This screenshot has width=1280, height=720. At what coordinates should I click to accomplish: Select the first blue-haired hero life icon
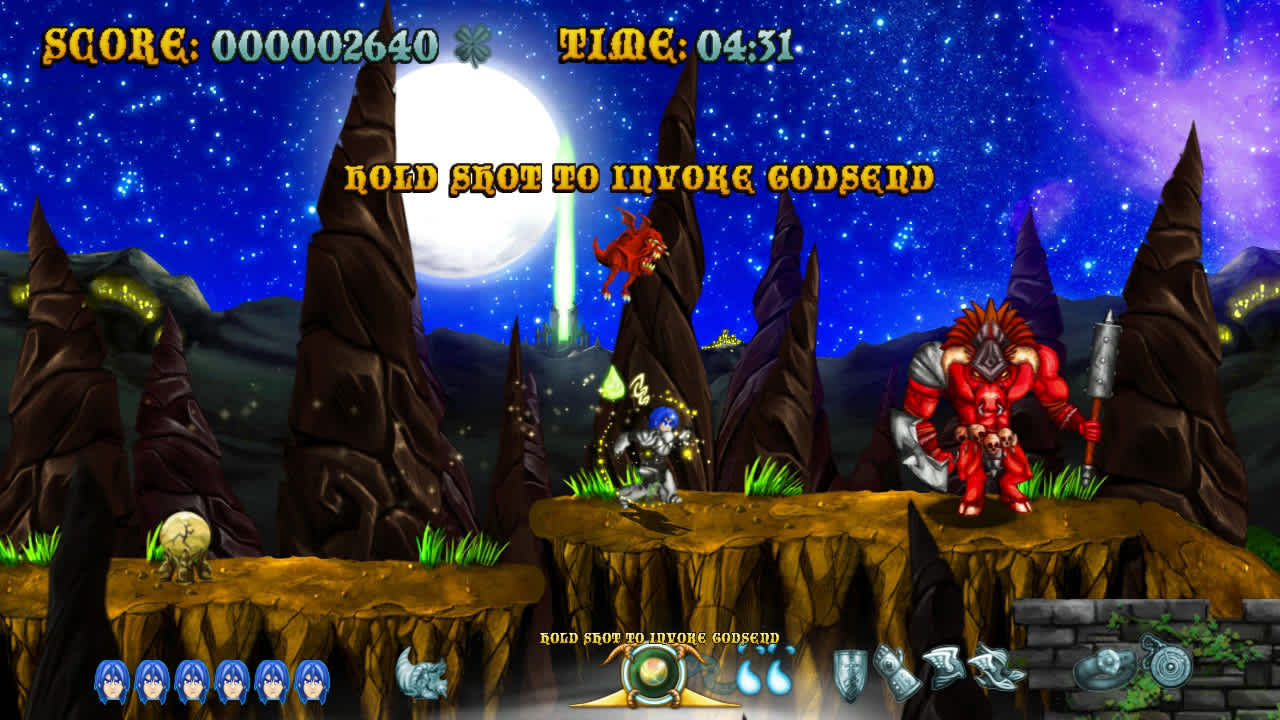(111, 676)
